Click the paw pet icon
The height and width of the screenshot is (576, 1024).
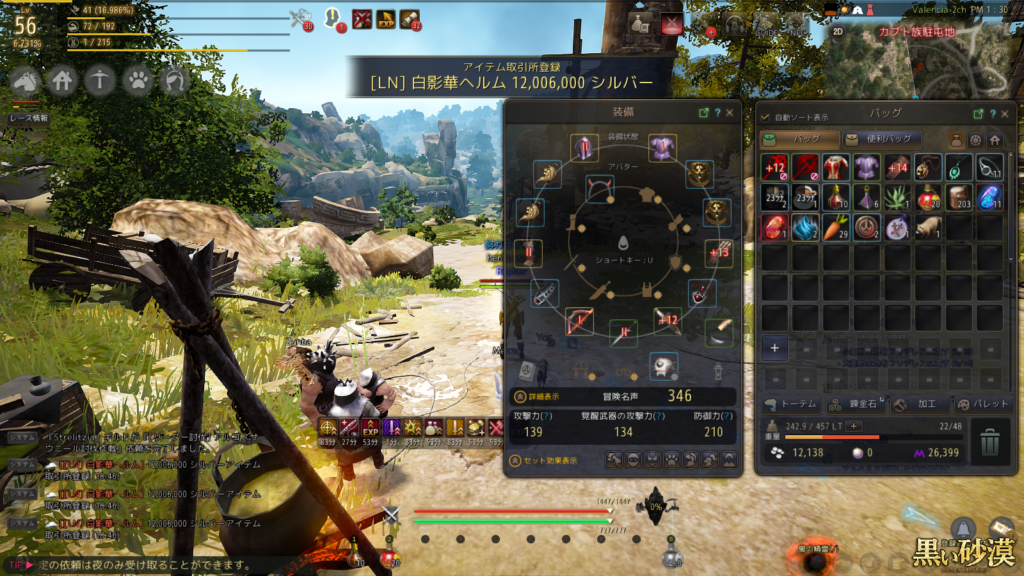coord(138,79)
